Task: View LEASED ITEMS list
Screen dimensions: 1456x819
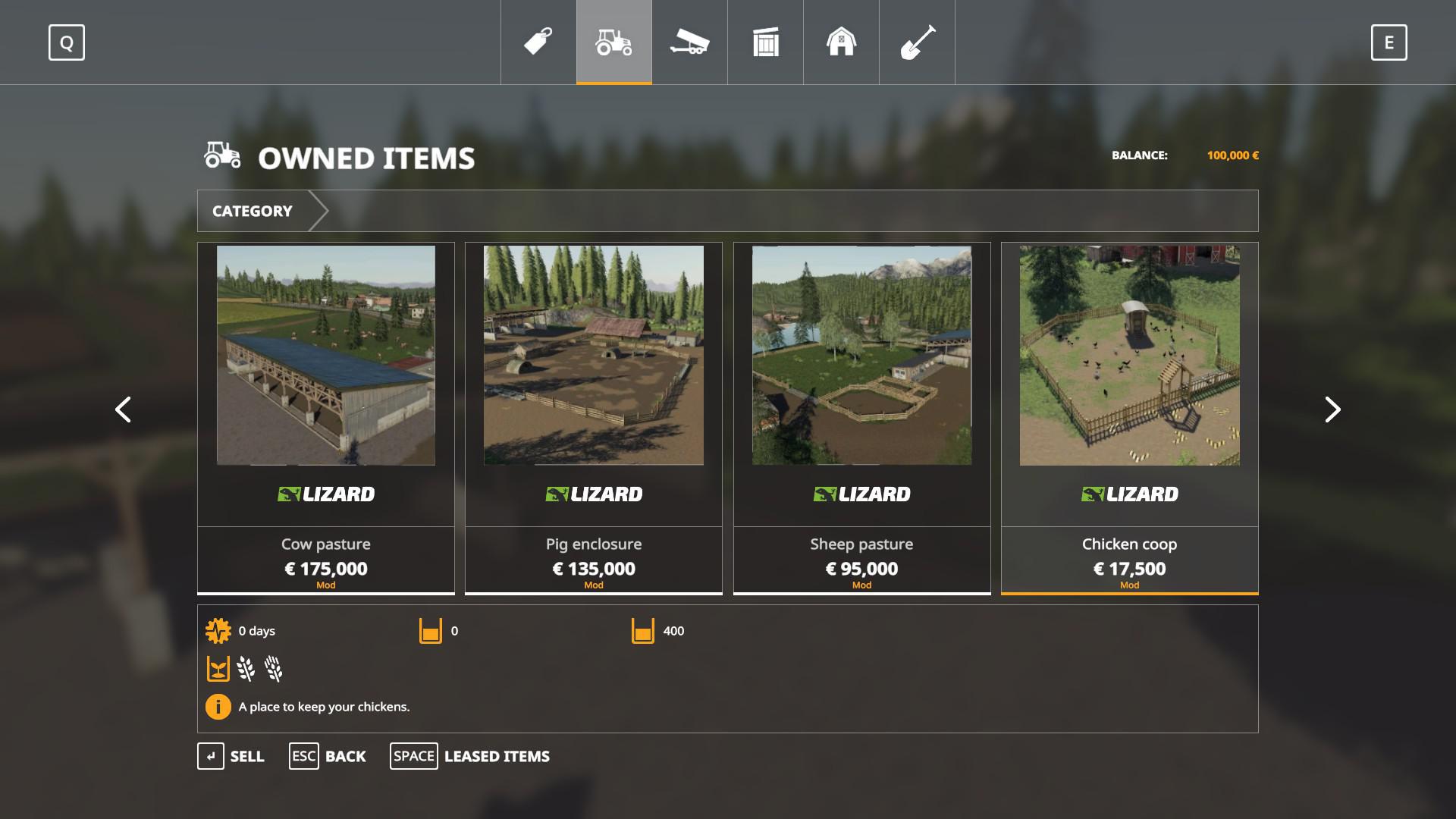Action: coord(470,756)
